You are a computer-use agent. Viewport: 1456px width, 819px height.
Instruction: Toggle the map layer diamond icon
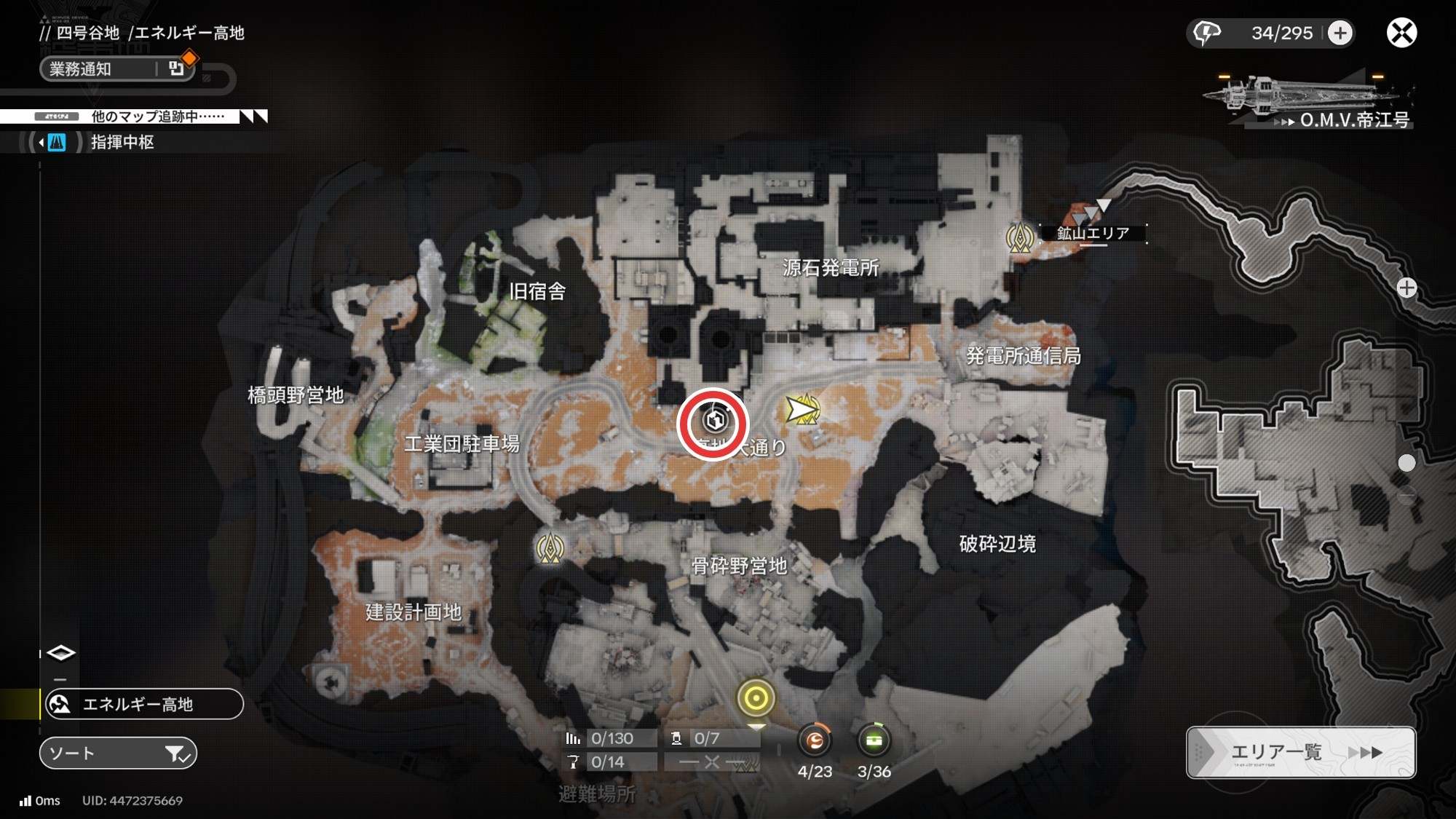tap(60, 653)
